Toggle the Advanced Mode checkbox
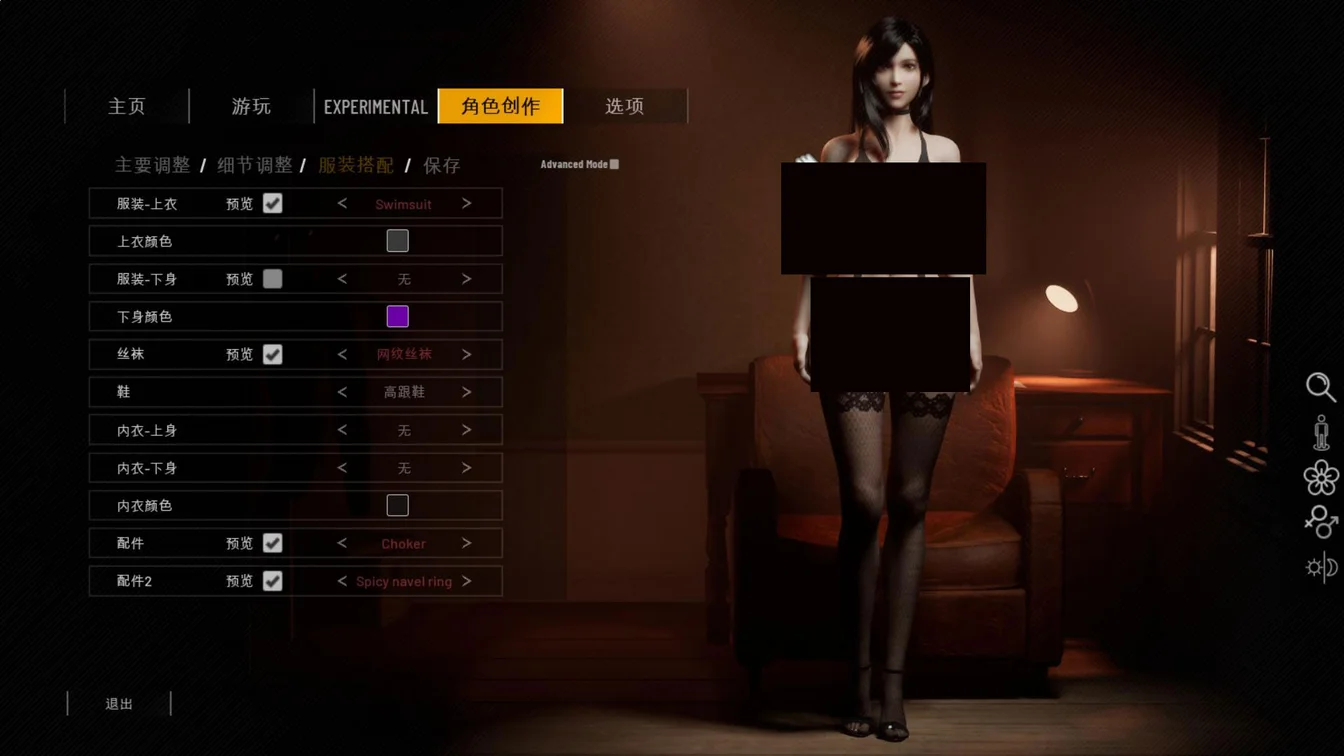The image size is (1344, 756). 614,164
